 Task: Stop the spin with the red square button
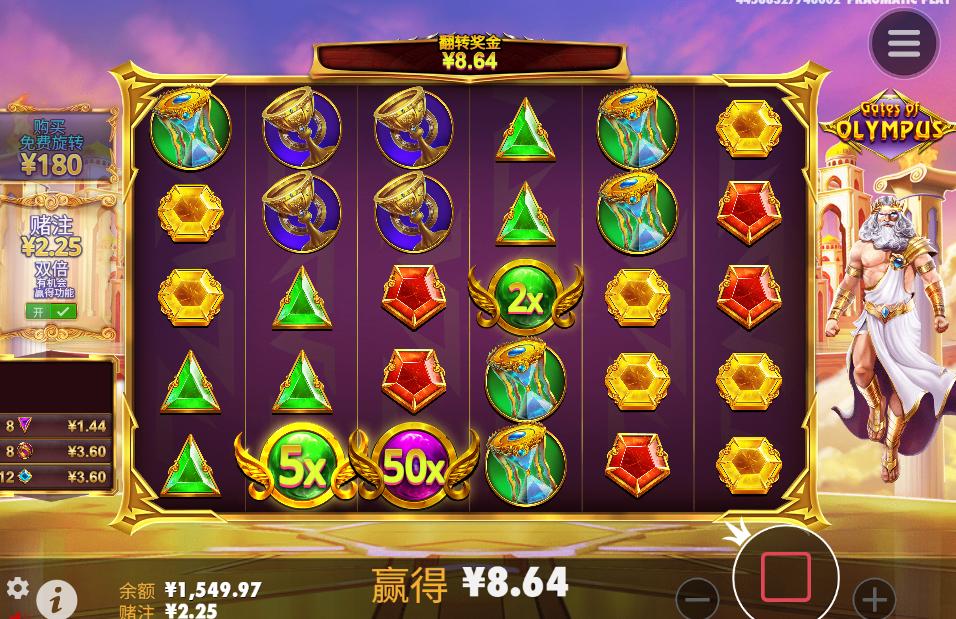(x=785, y=576)
